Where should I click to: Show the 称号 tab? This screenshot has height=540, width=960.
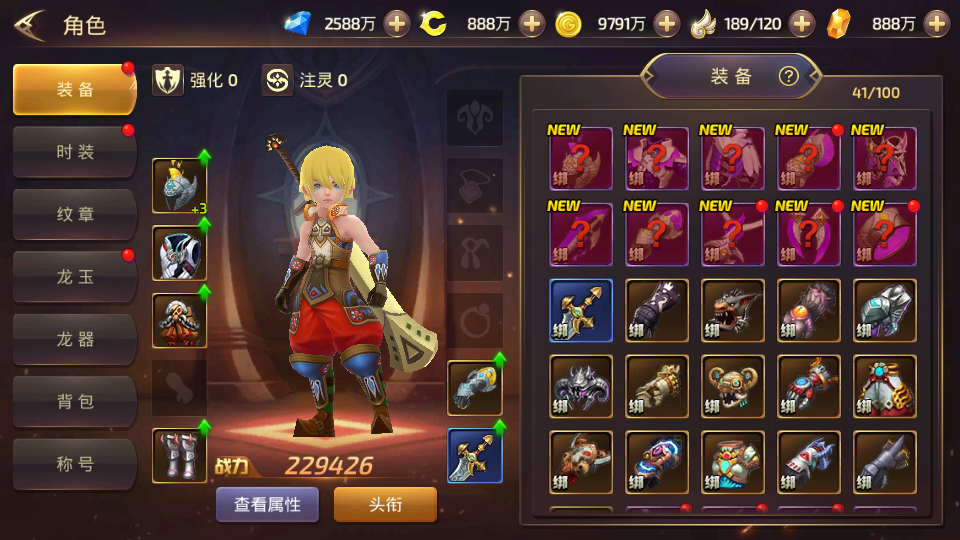pos(74,464)
